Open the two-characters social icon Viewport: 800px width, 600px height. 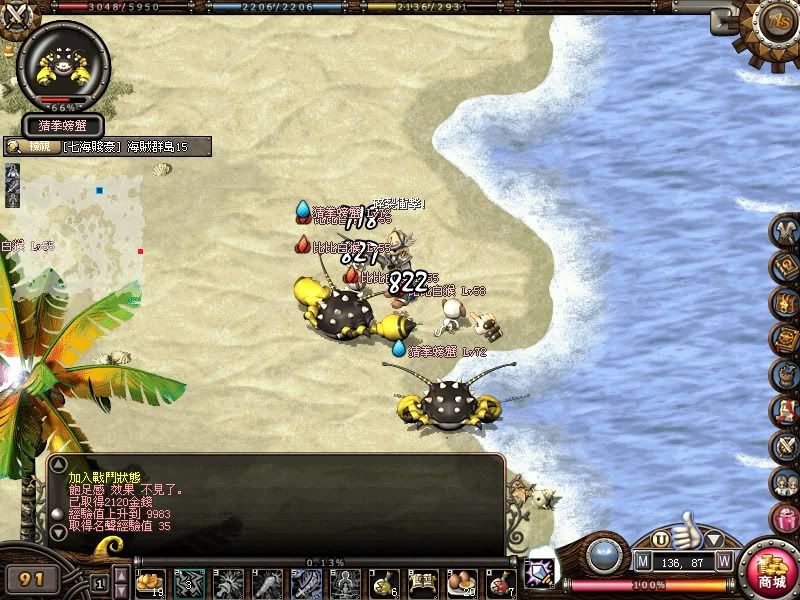pos(786,481)
